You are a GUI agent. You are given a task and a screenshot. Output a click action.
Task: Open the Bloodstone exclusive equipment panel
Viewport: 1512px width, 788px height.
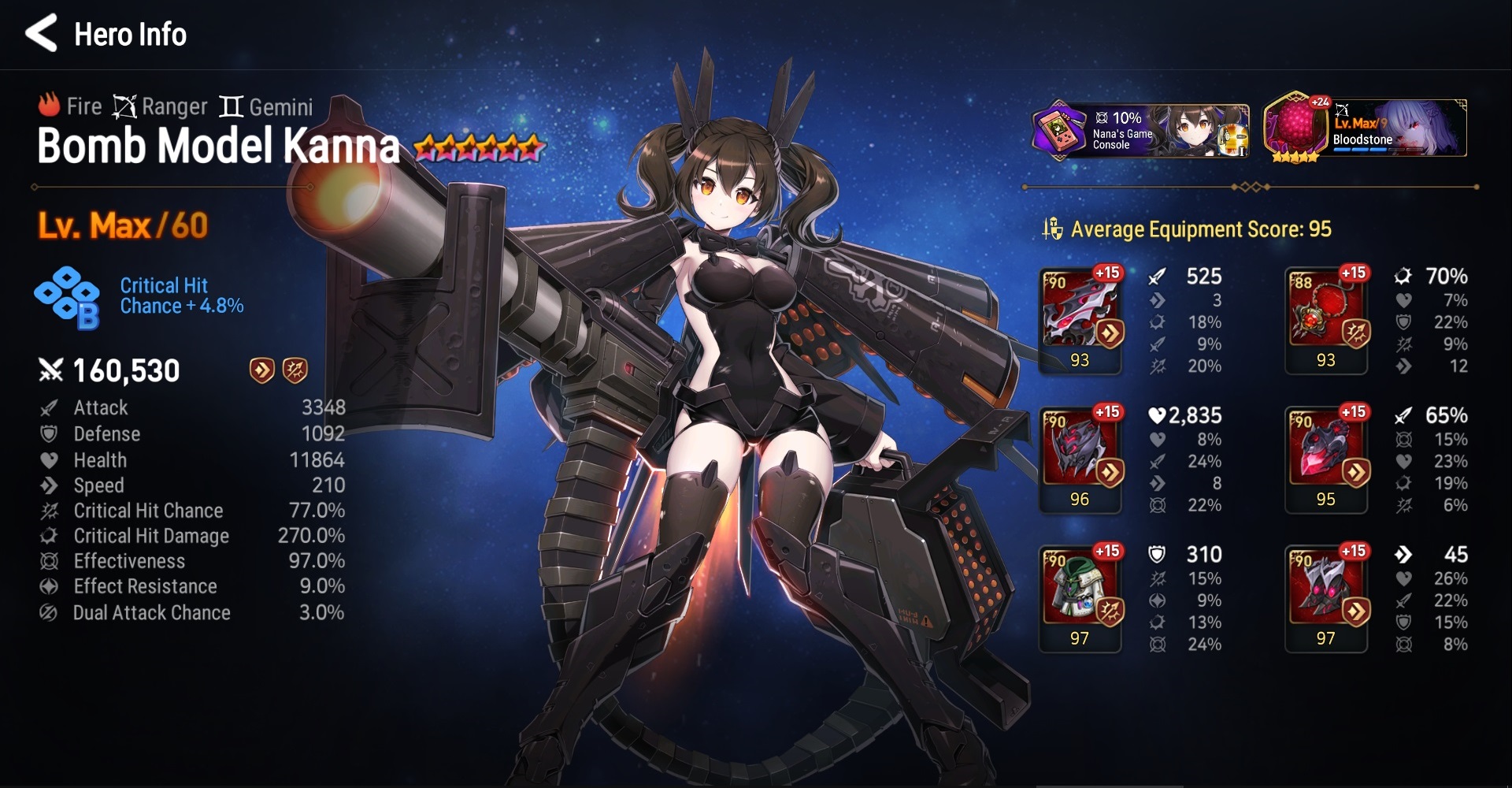pos(1365,129)
